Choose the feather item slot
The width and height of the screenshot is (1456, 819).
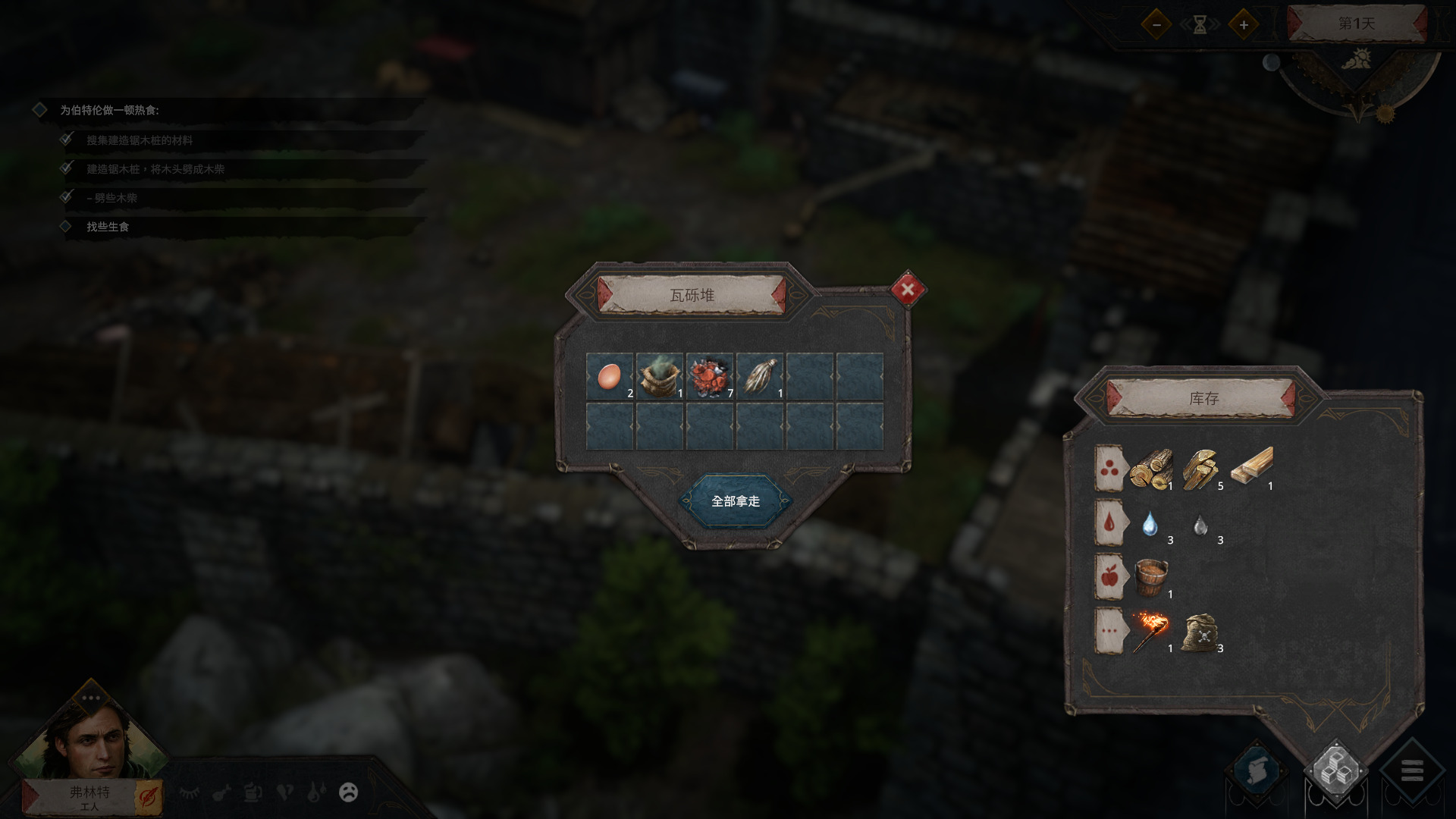tap(760, 376)
